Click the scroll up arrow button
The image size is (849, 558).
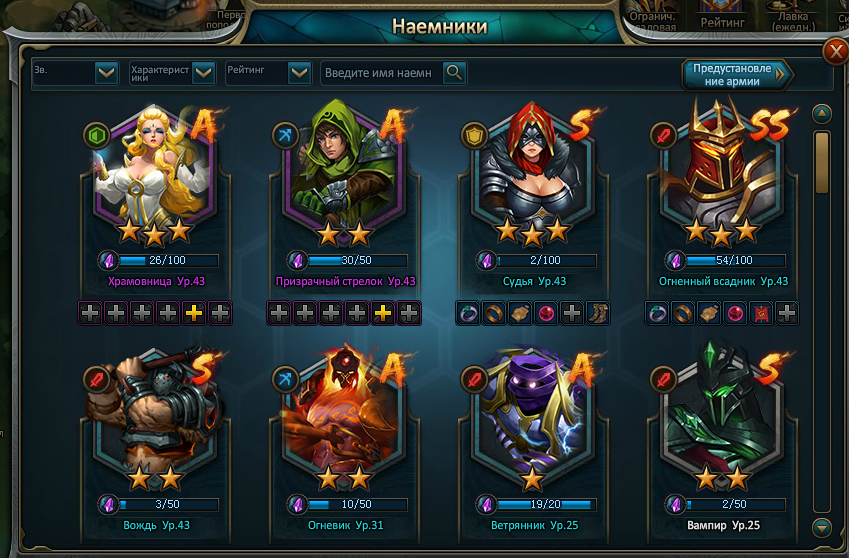coord(822,113)
